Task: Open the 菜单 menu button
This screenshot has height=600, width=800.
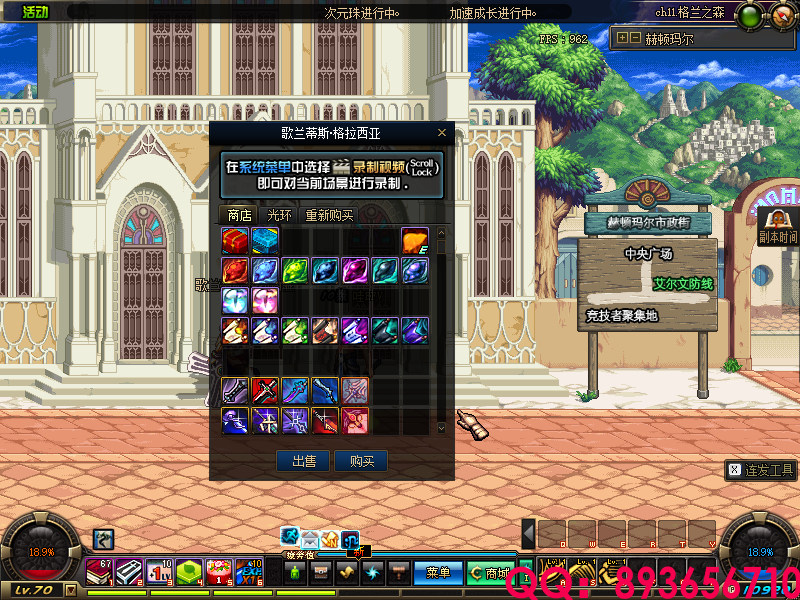Action: pyautogui.click(x=438, y=573)
